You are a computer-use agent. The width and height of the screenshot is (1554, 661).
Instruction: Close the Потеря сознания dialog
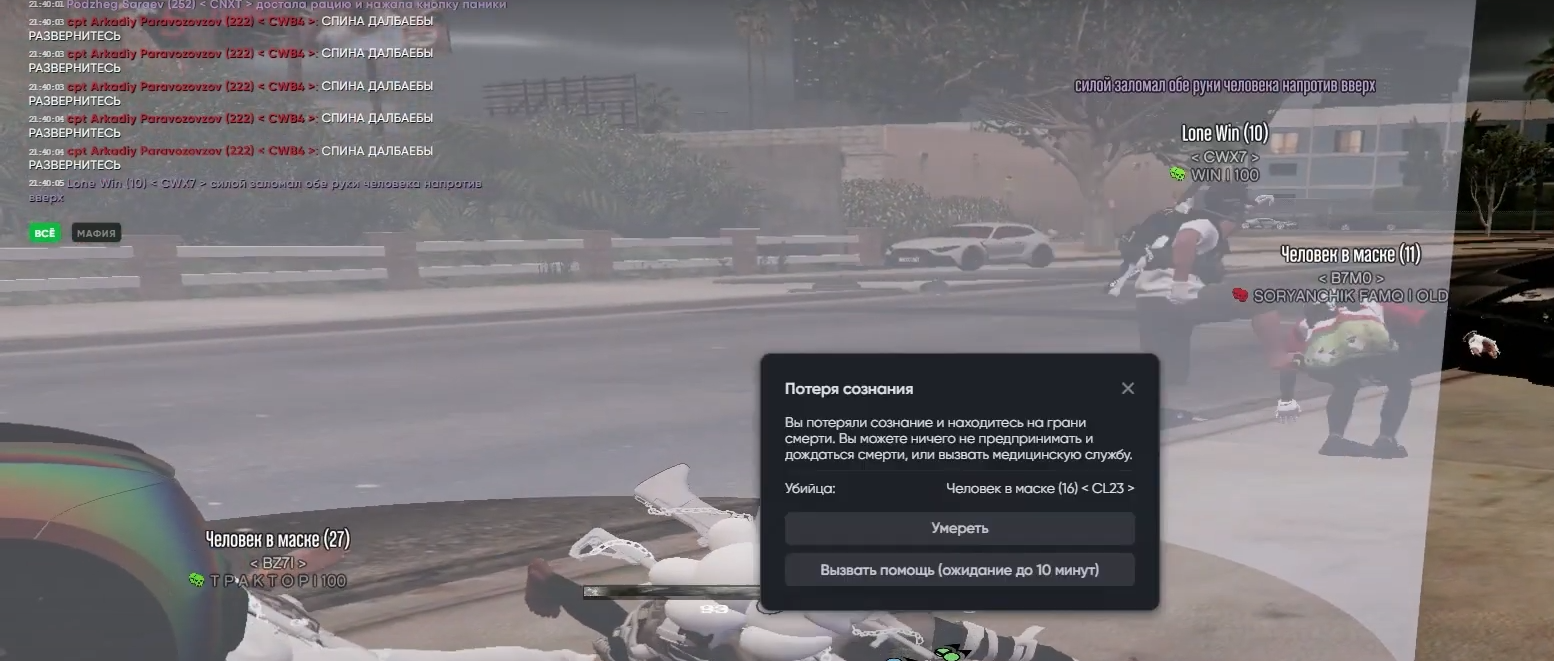pos(1127,388)
